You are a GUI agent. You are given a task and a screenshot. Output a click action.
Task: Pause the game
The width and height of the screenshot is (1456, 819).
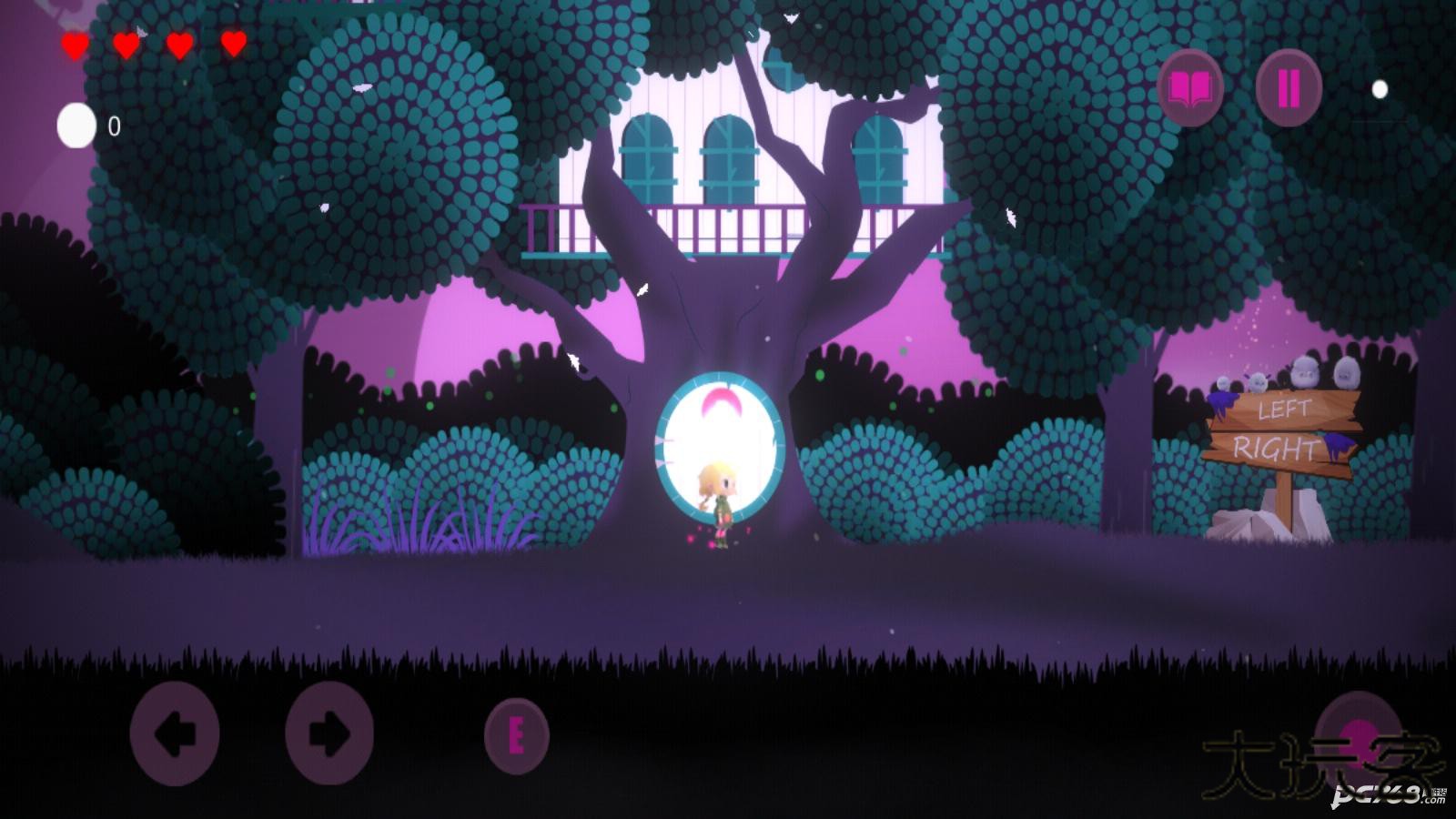(x=1289, y=88)
